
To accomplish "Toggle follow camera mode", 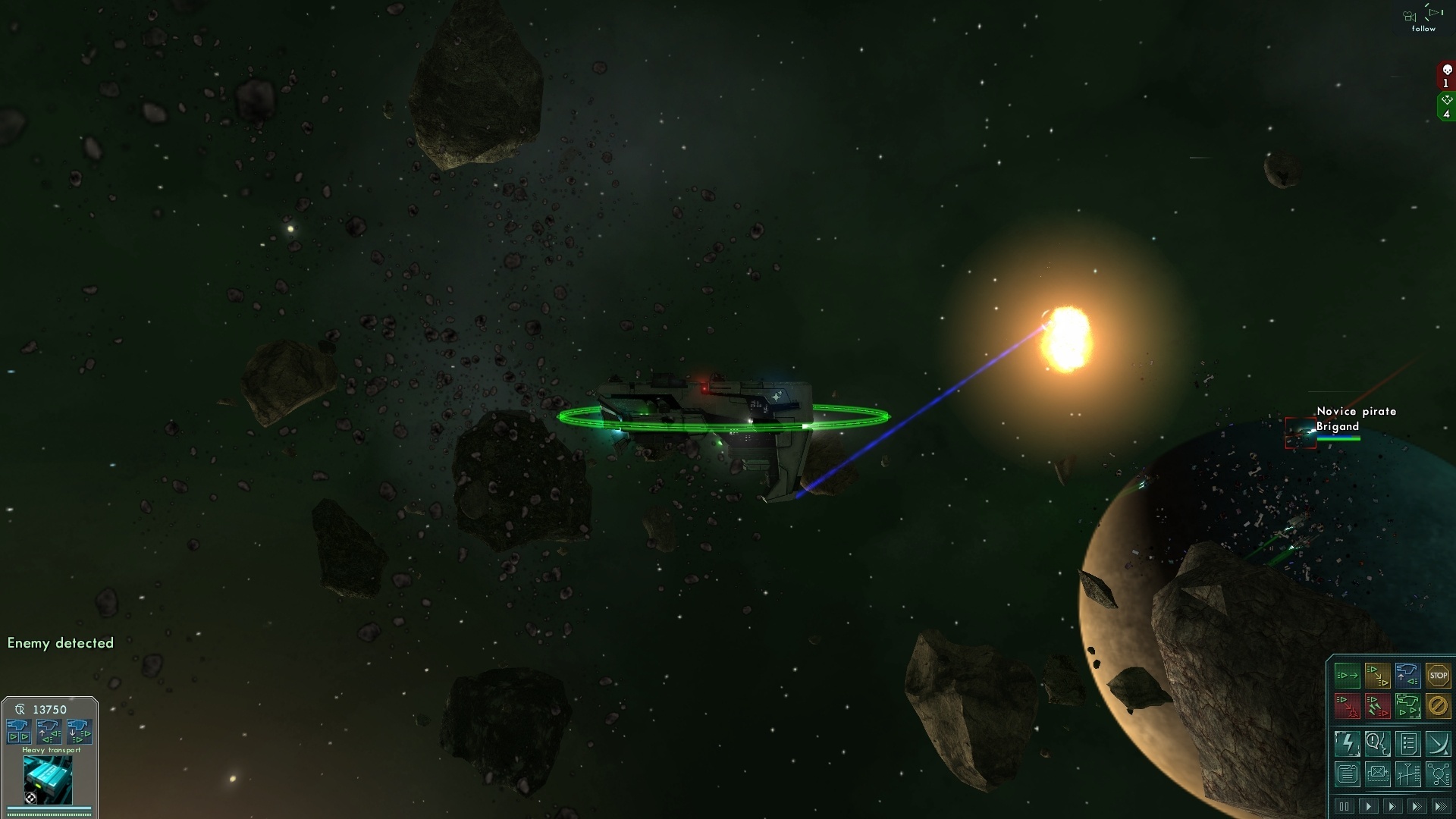I will tap(1422, 17).
